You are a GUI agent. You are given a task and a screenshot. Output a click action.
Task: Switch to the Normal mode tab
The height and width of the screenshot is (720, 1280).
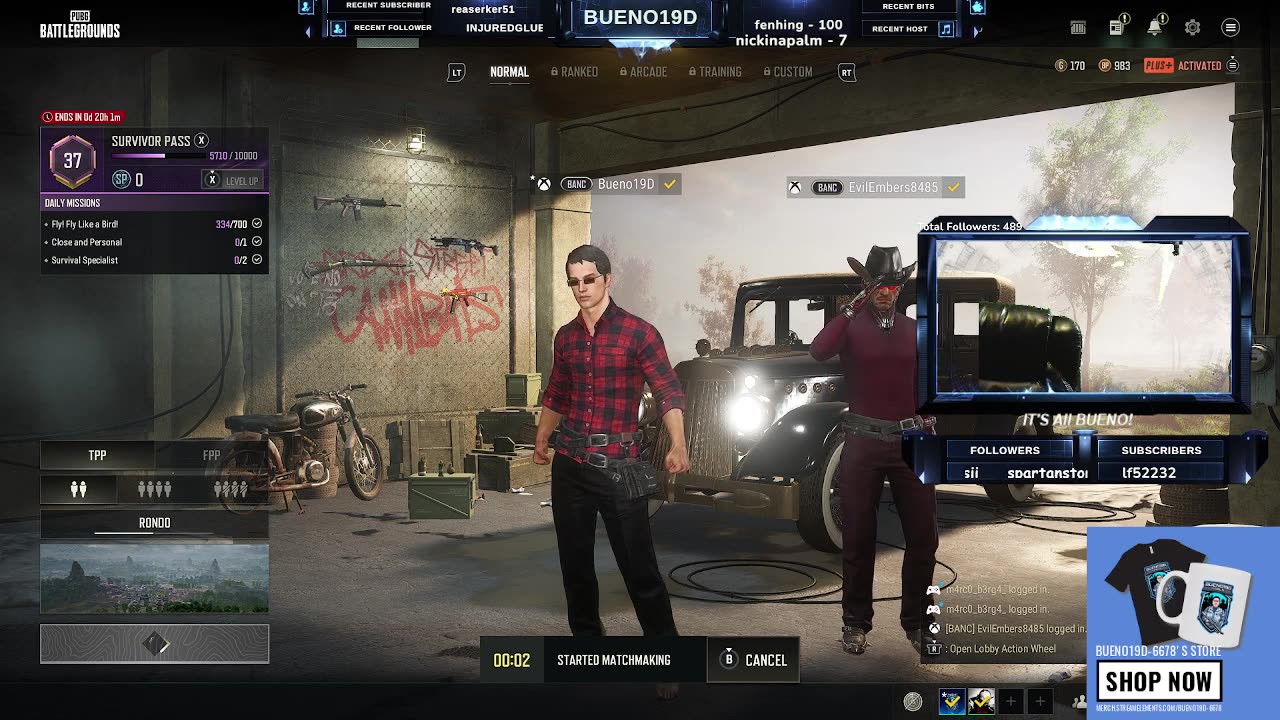click(509, 72)
